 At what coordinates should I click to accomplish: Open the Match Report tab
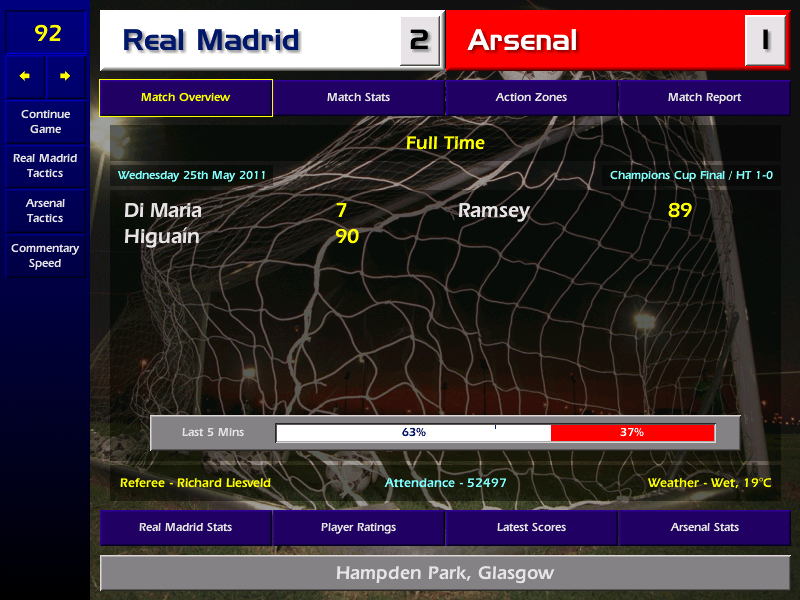pyautogui.click(x=704, y=98)
